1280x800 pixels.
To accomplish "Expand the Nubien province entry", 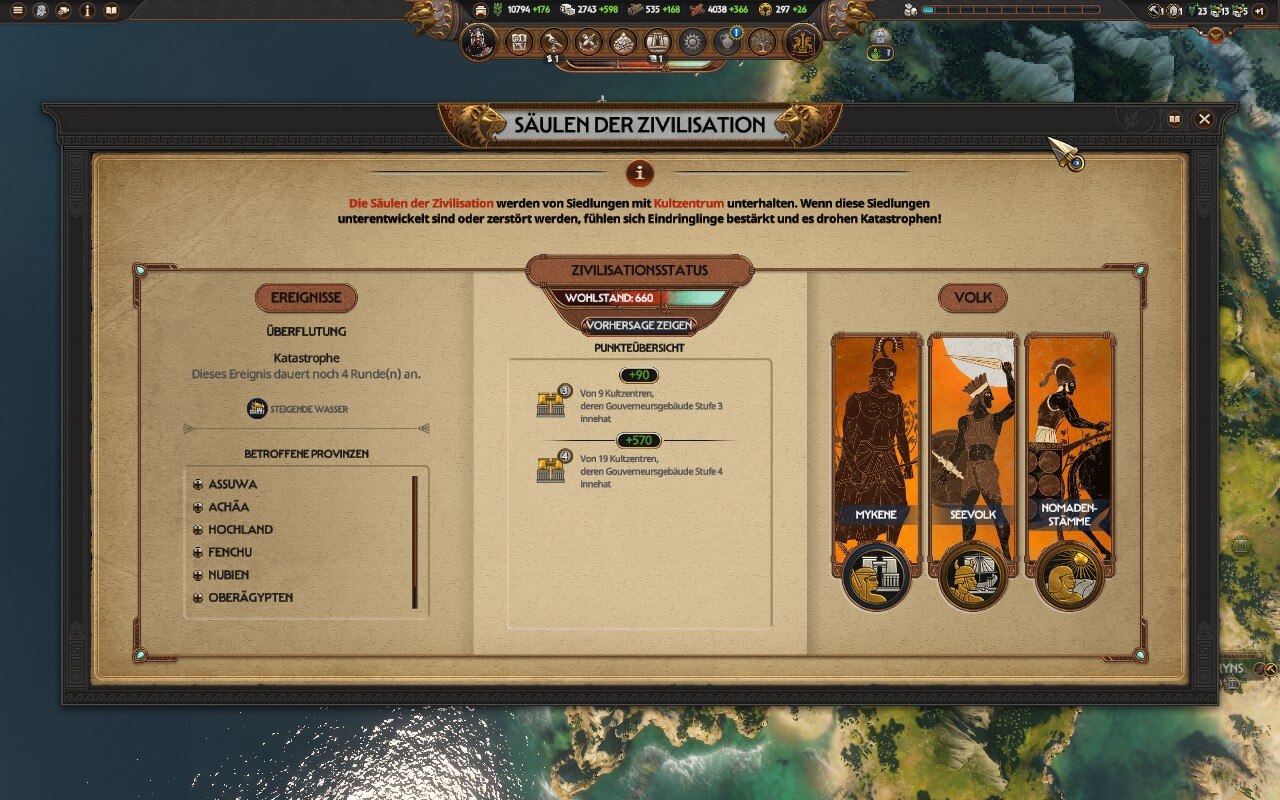I will pos(198,575).
